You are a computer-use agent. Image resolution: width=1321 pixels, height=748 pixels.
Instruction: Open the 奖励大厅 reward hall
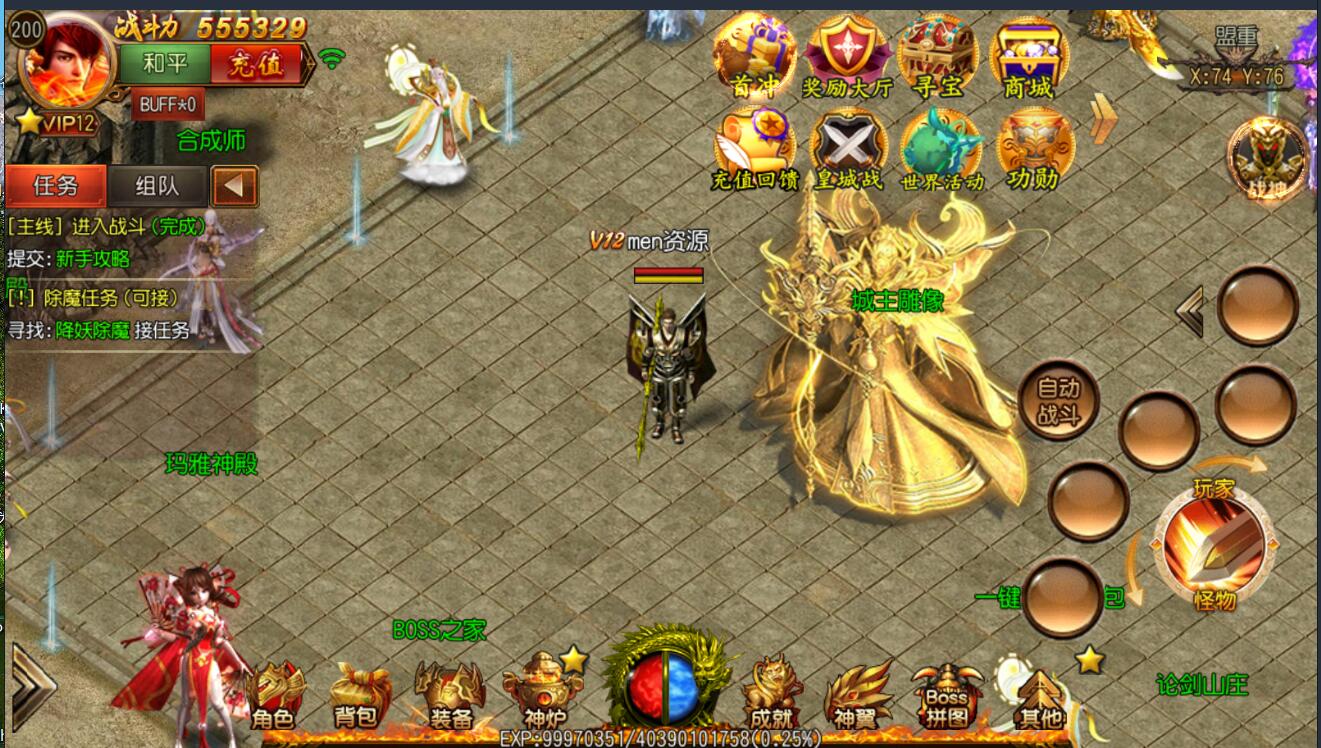(x=848, y=56)
